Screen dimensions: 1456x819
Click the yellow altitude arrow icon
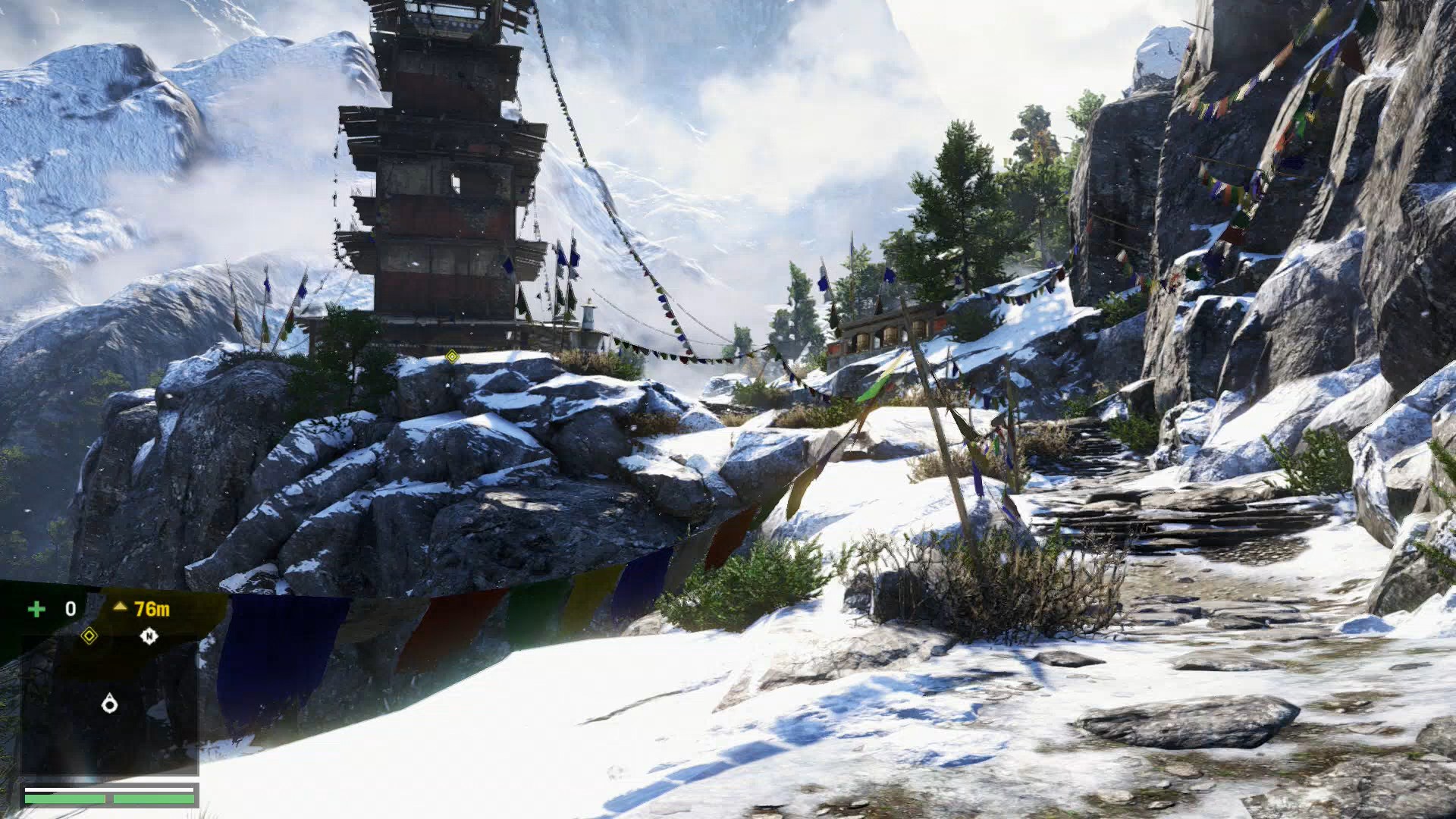pyautogui.click(x=120, y=607)
